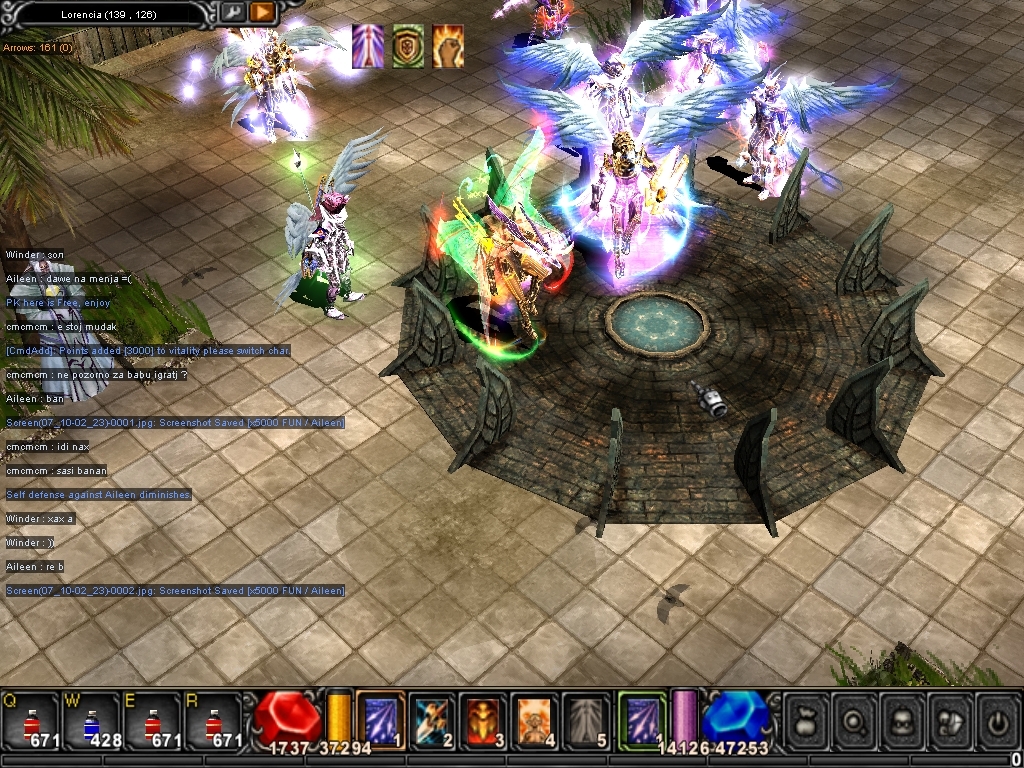Image resolution: width=1024 pixels, height=768 pixels.
Task: Use the red potion in slot Q
Action: point(30,721)
